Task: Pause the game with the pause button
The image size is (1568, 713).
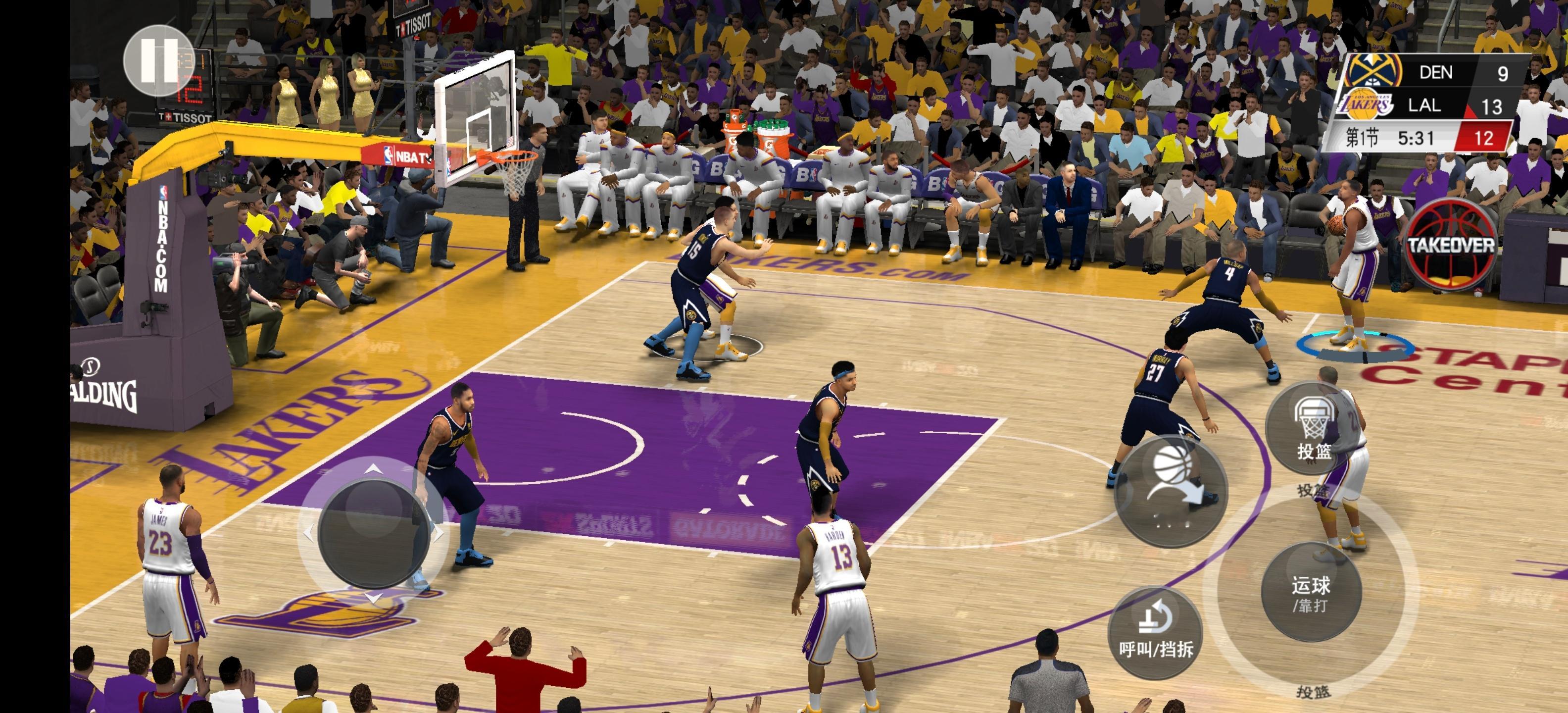Action: click(x=159, y=60)
